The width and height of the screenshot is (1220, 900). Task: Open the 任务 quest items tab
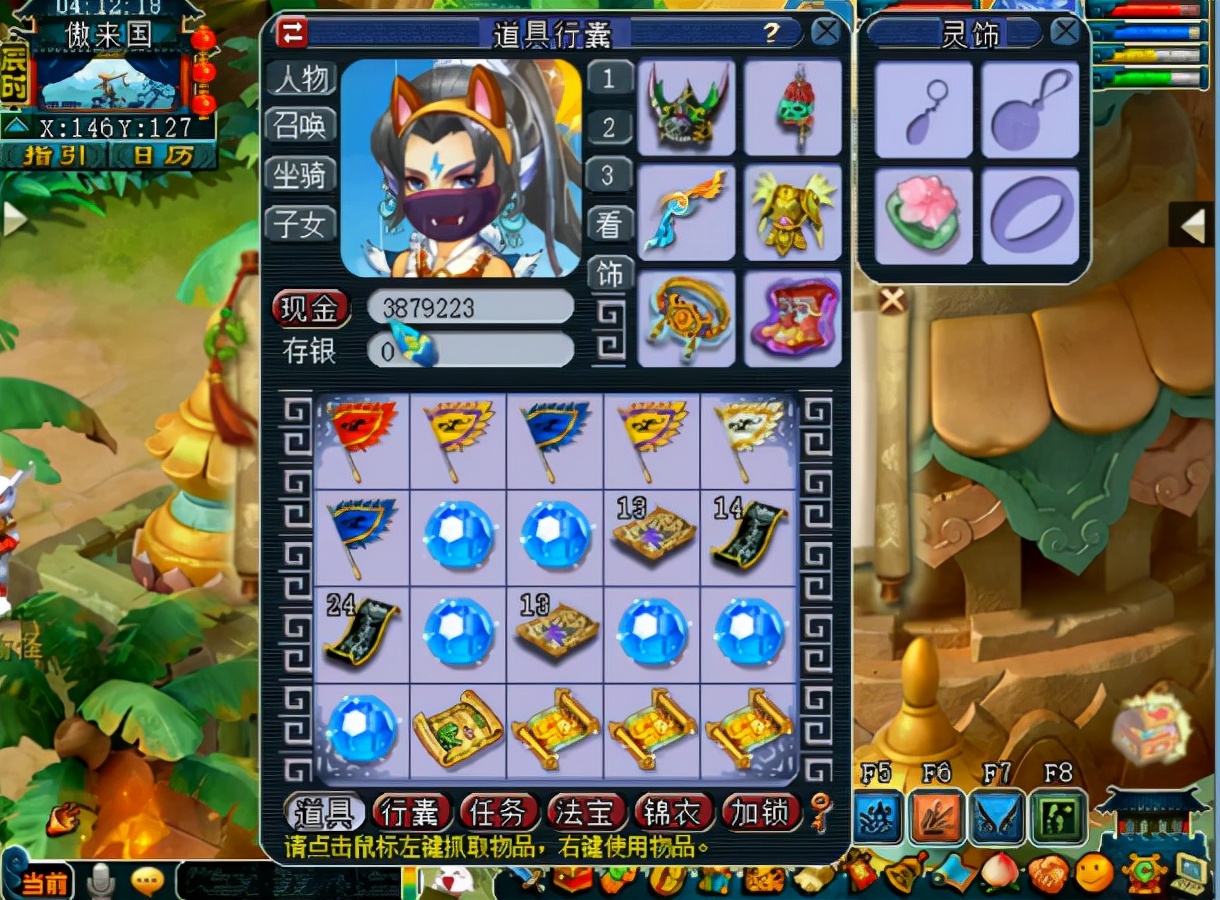pyautogui.click(x=499, y=813)
